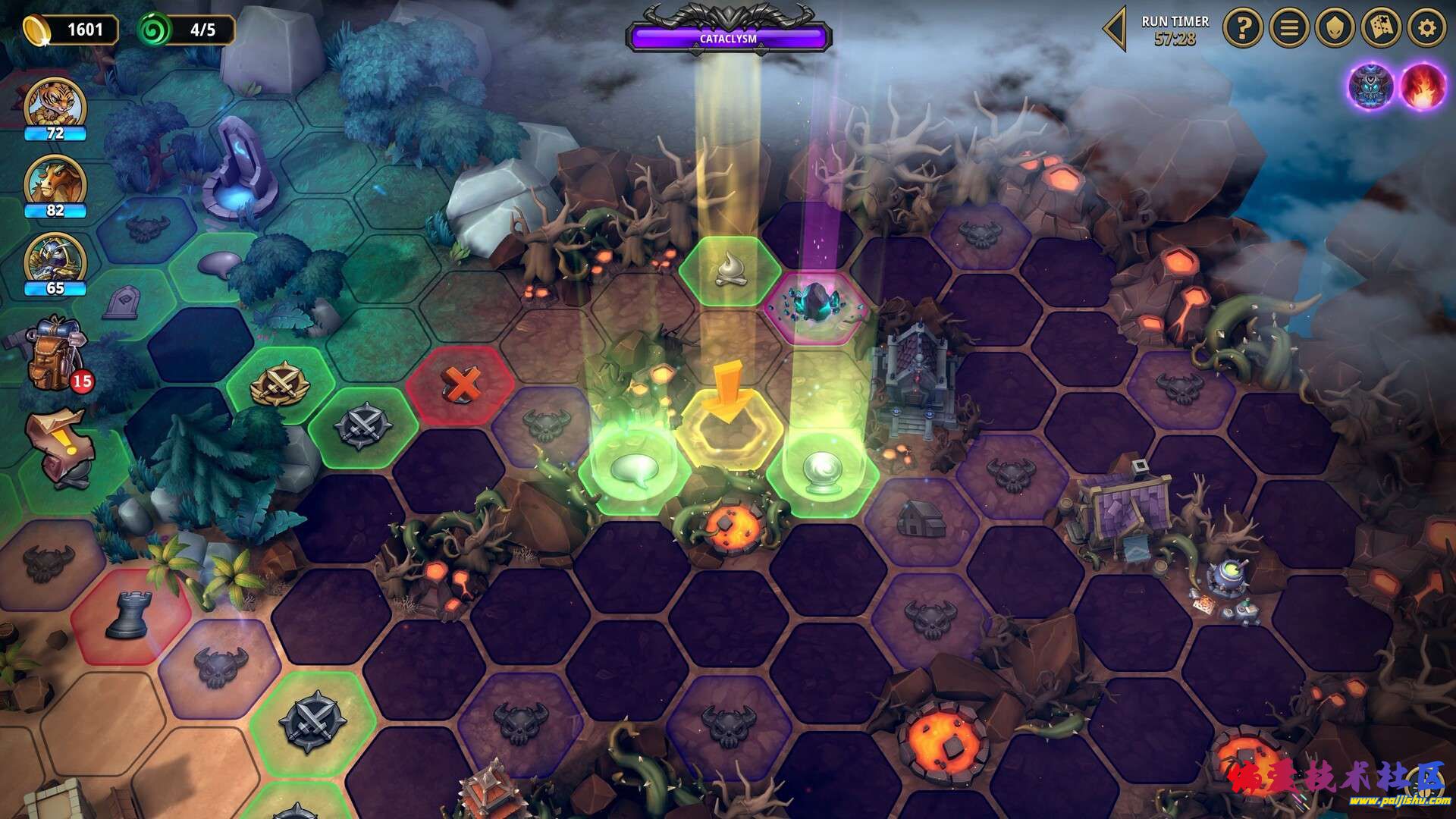
Task: Open the gear settings button
Action: [x=1426, y=29]
